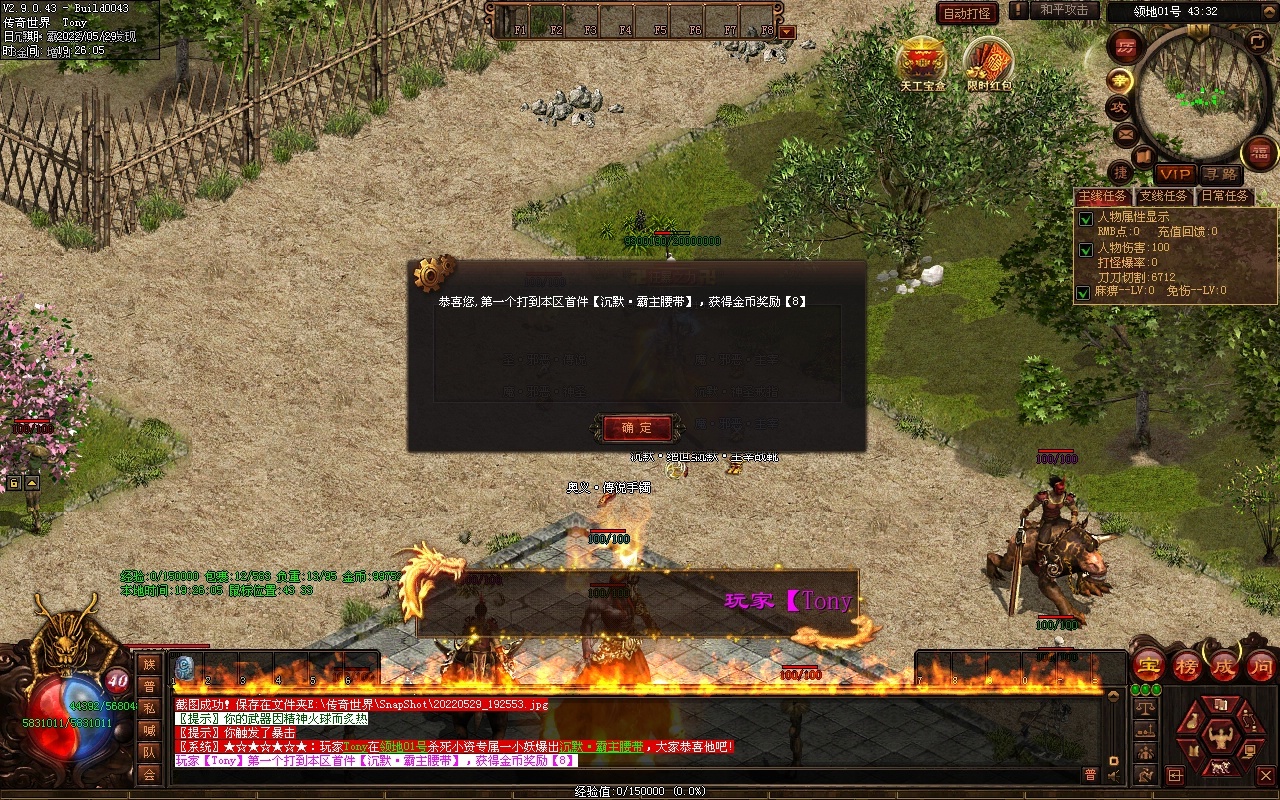Image resolution: width=1280 pixels, height=800 pixels.
Task: Open the 成 achievements button
Action: point(1224,666)
